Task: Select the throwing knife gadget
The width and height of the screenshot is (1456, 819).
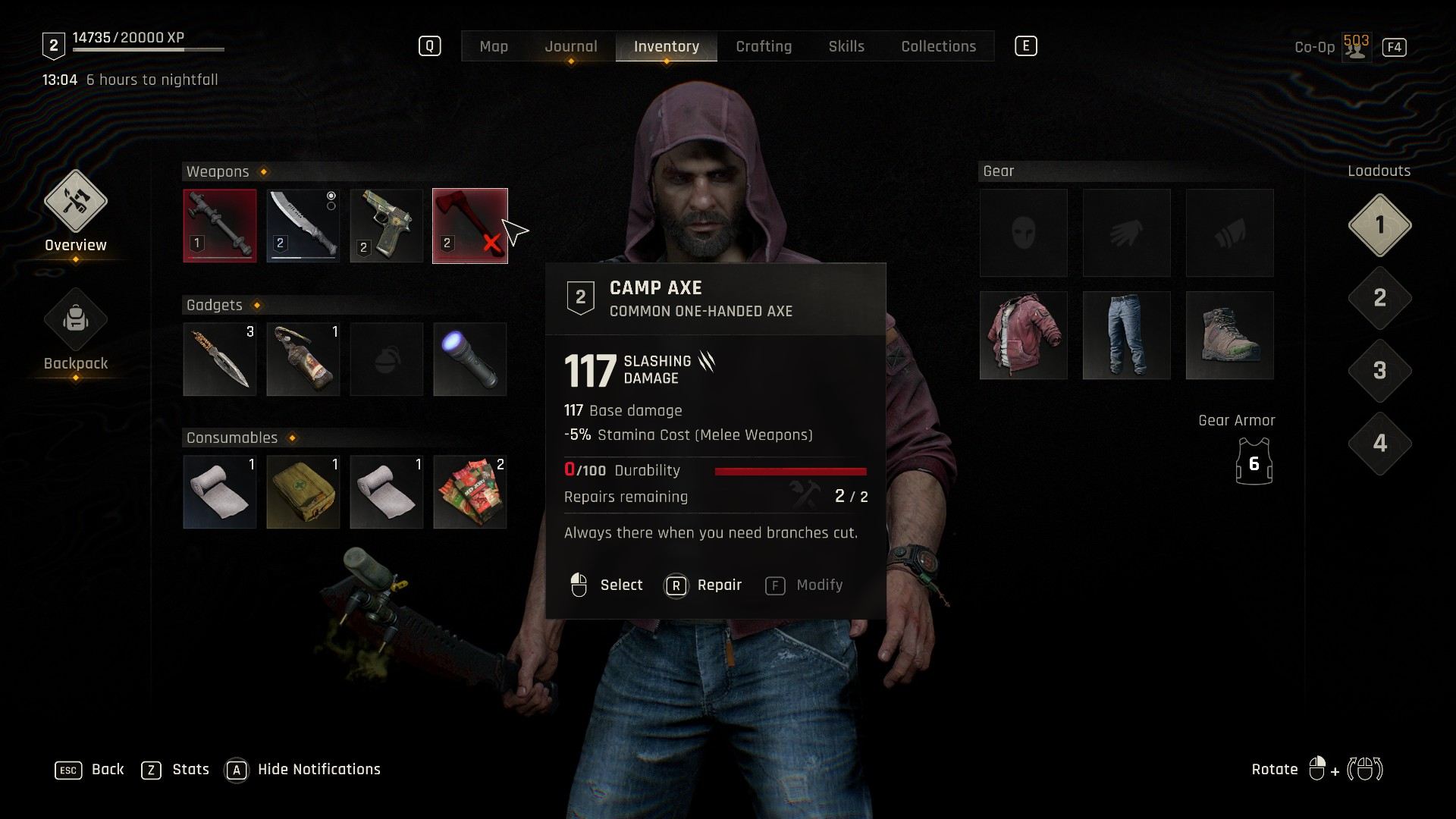Action: 220,359
